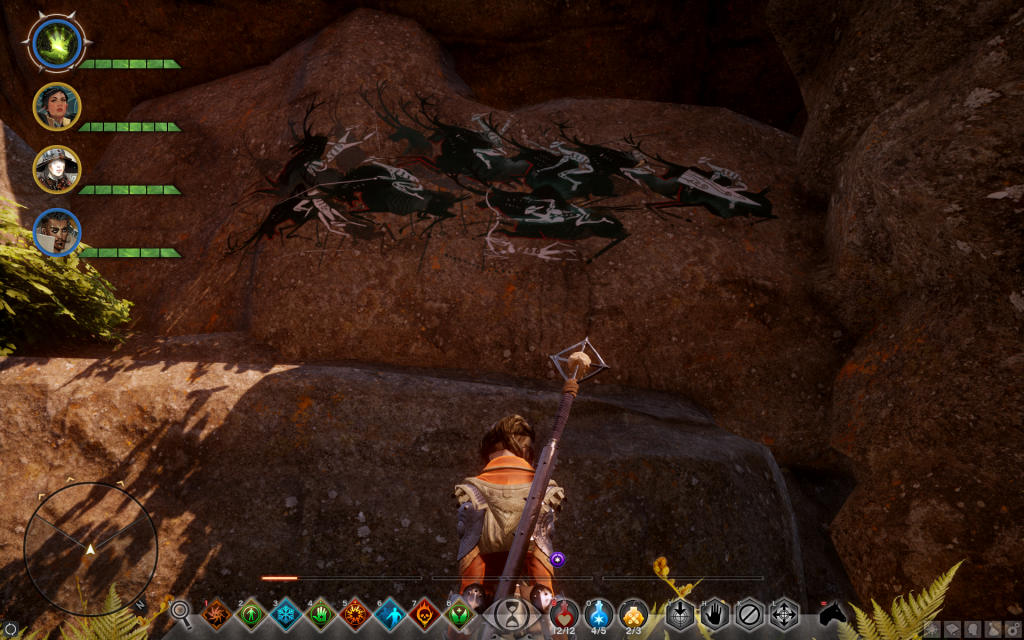Use the orange grenade item slot
The width and height of the screenshot is (1024, 640).
click(633, 612)
